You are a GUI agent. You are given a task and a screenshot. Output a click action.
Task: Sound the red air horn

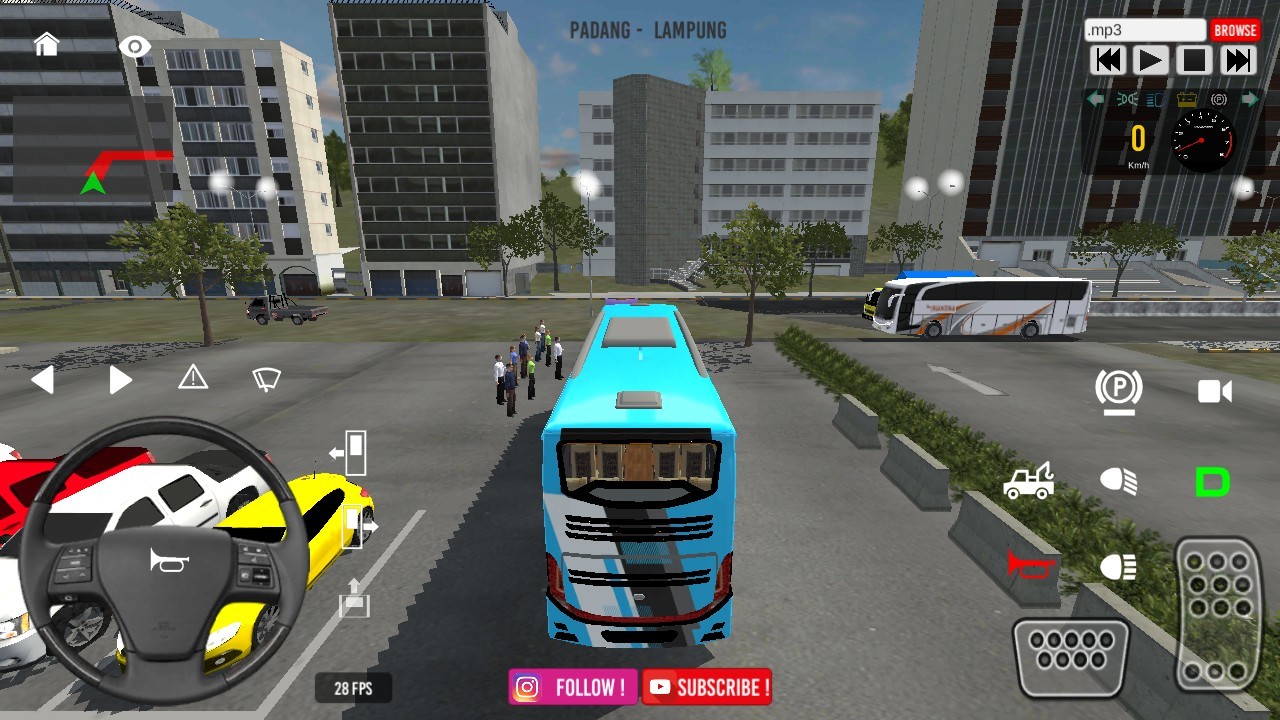tap(1030, 567)
